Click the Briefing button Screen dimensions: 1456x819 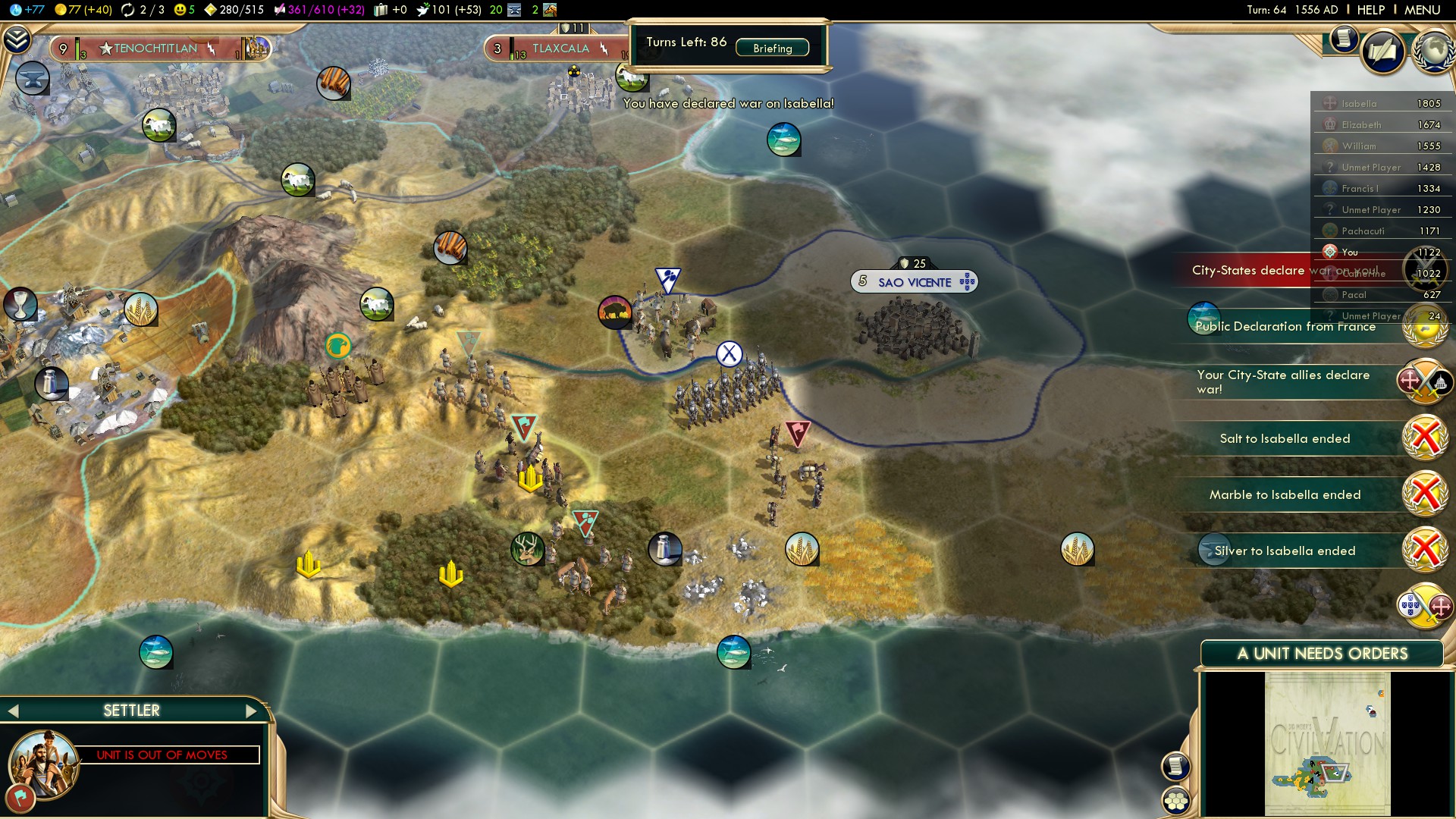point(772,48)
